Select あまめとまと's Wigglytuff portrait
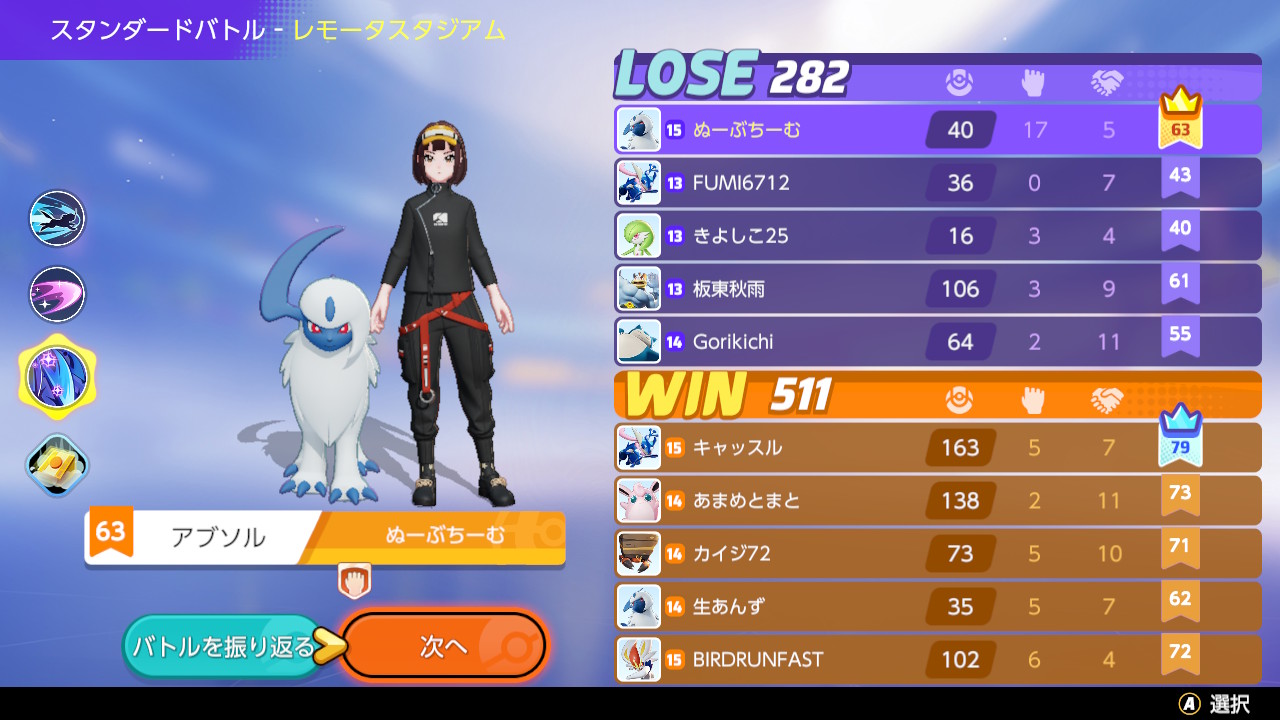This screenshot has width=1280, height=720. [638, 500]
